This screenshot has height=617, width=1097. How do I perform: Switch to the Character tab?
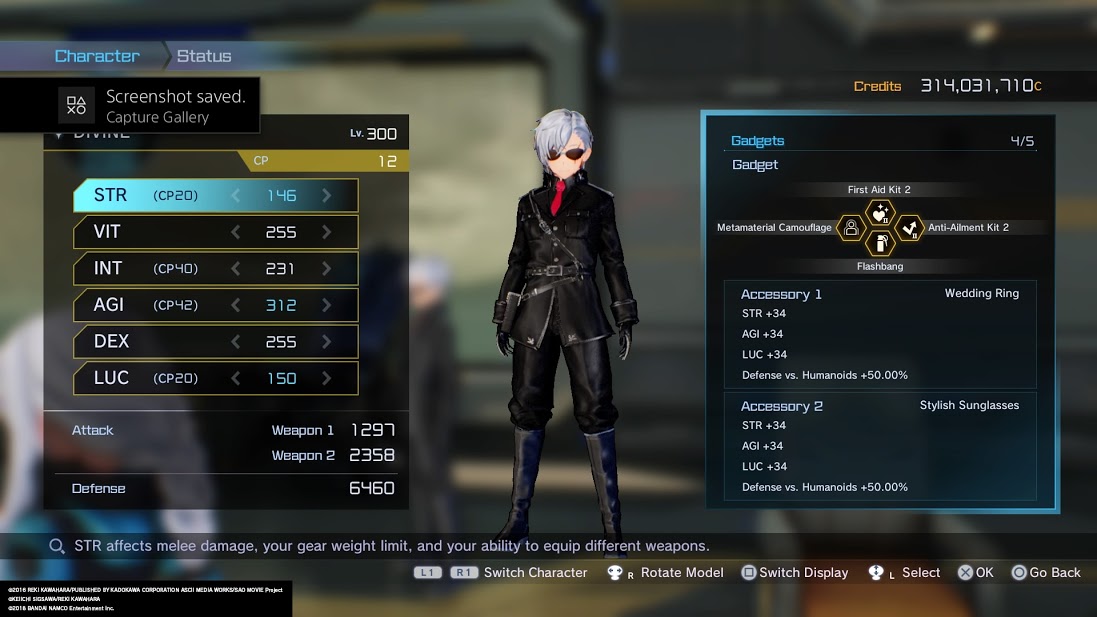tap(97, 56)
